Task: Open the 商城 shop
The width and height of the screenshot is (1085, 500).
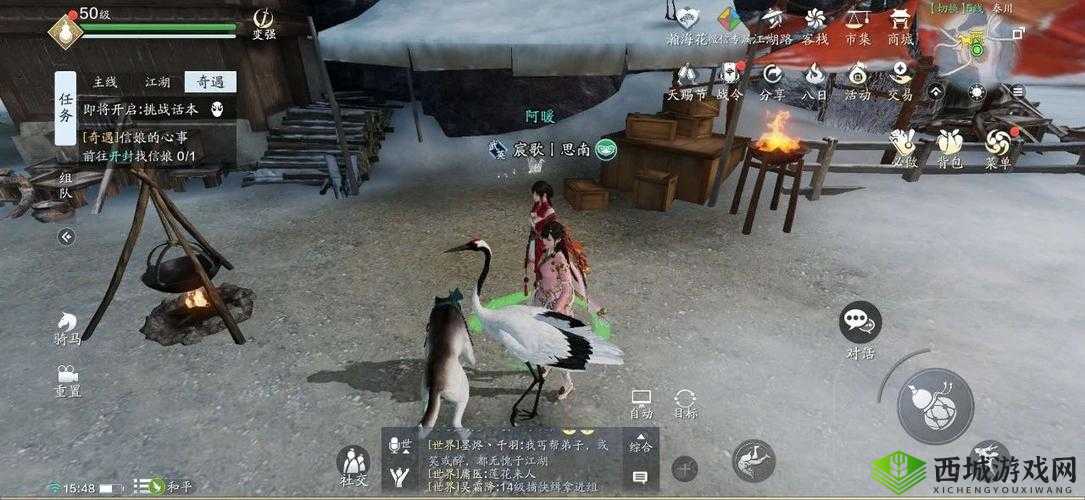Action: (900, 25)
